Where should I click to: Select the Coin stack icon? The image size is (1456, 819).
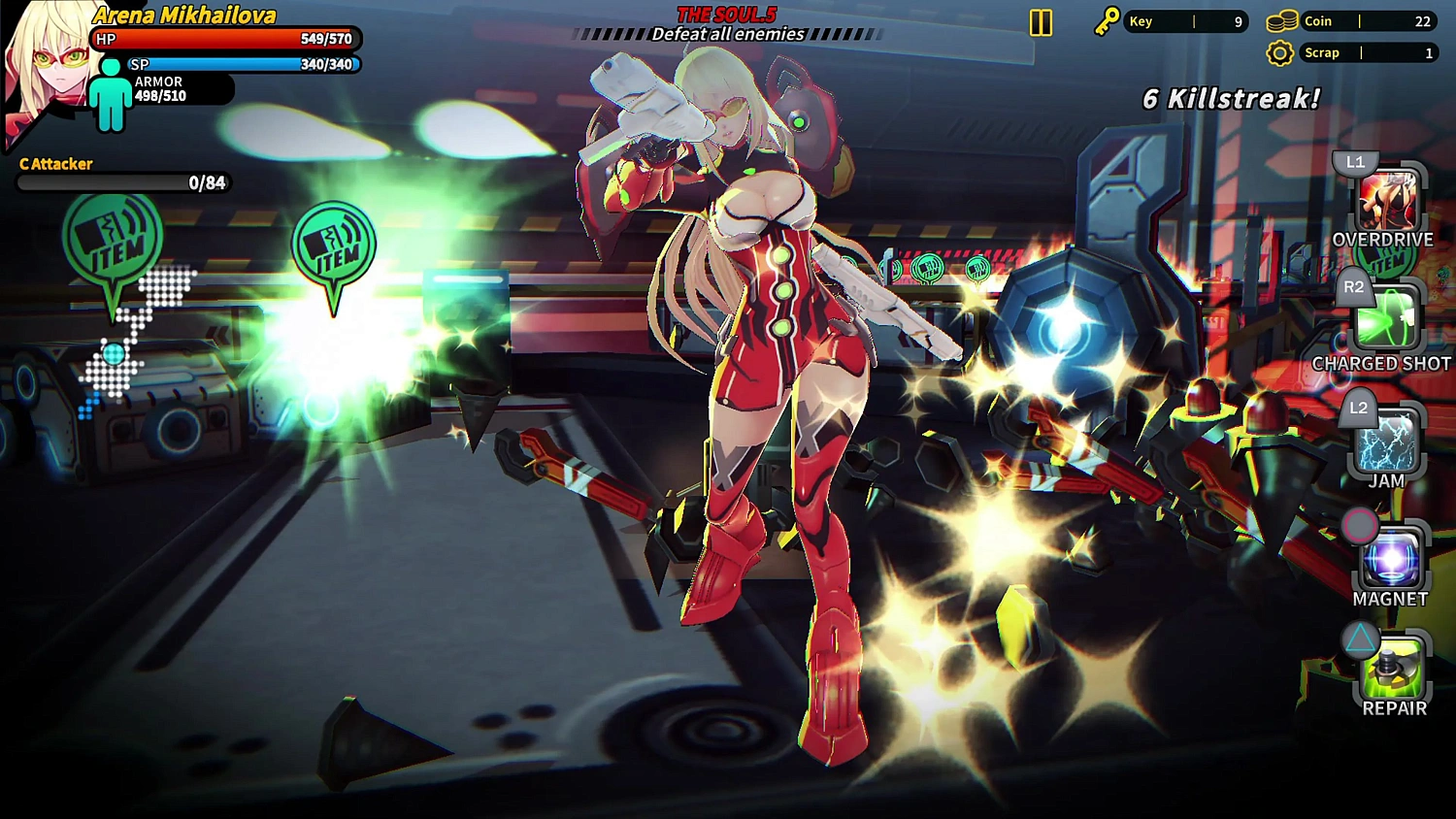(x=1280, y=20)
